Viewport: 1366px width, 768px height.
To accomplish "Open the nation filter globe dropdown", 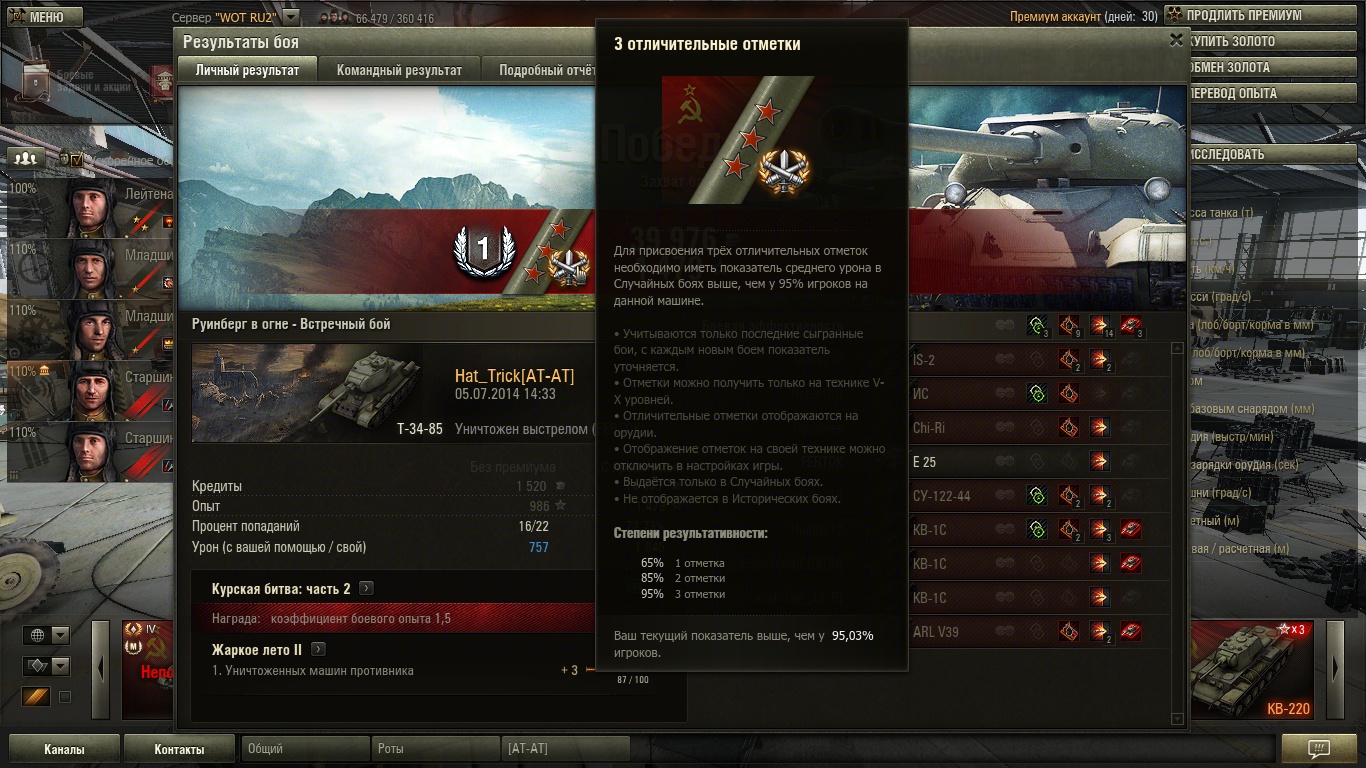I will pyautogui.click(x=48, y=636).
